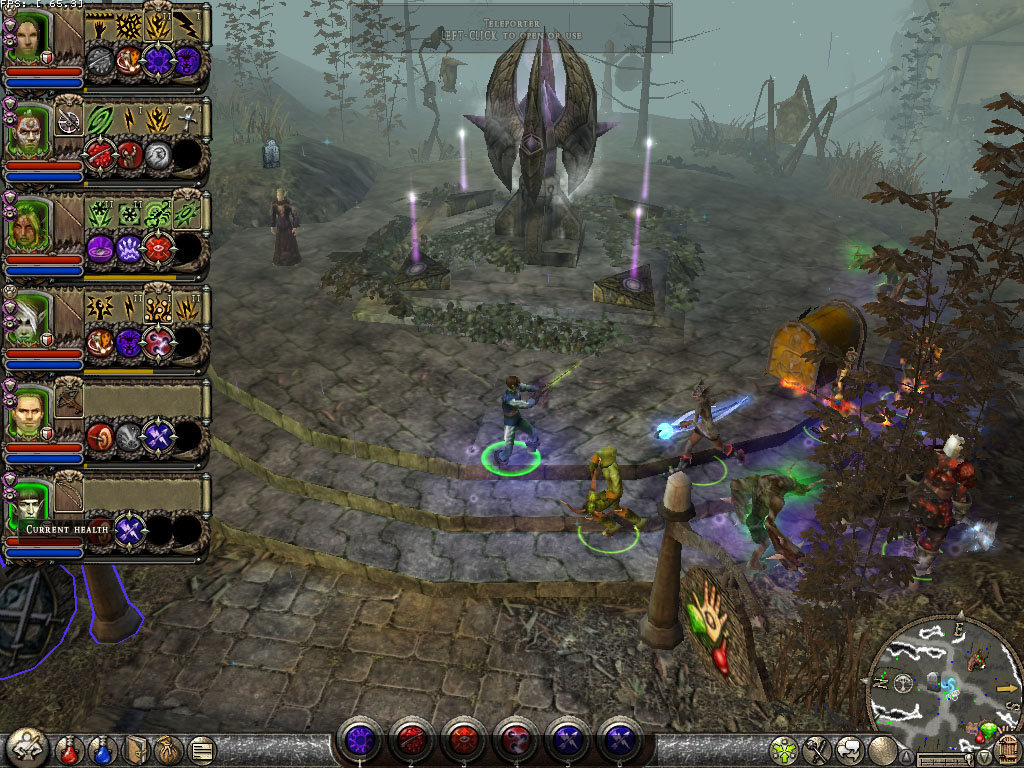Select the sword-and-shield weapon slot
Image resolution: width=1024 pixels, height=768 pixels.
pos(69,120)
